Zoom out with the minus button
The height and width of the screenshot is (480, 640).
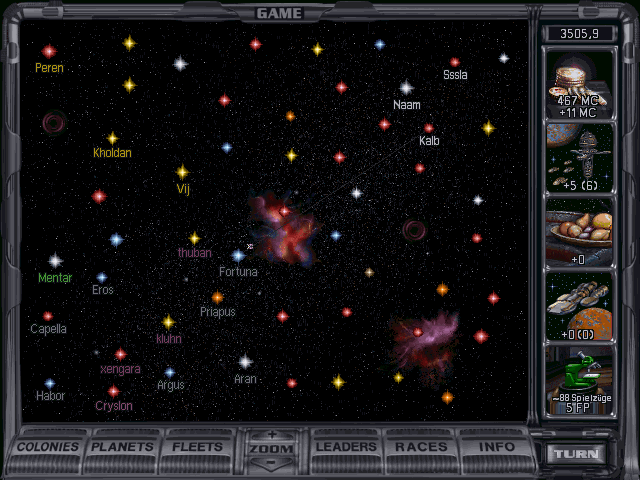pos(272,464)
